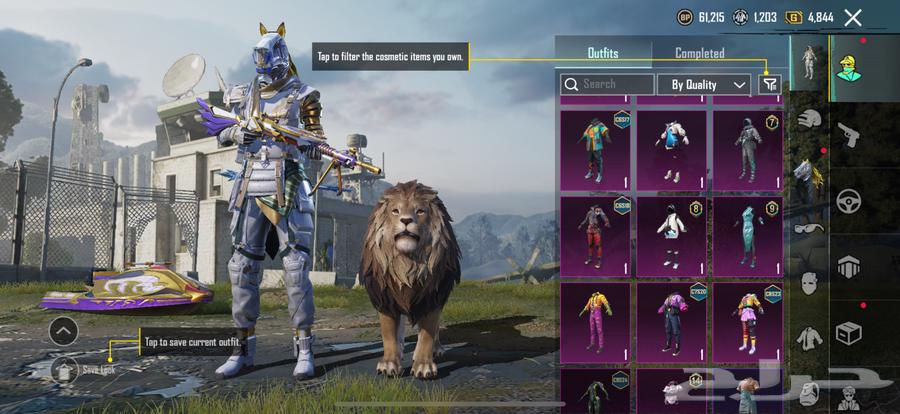This screenshot has height=414, width=900.
Task: Click the outfit Search field
Action: click(608, 85)
